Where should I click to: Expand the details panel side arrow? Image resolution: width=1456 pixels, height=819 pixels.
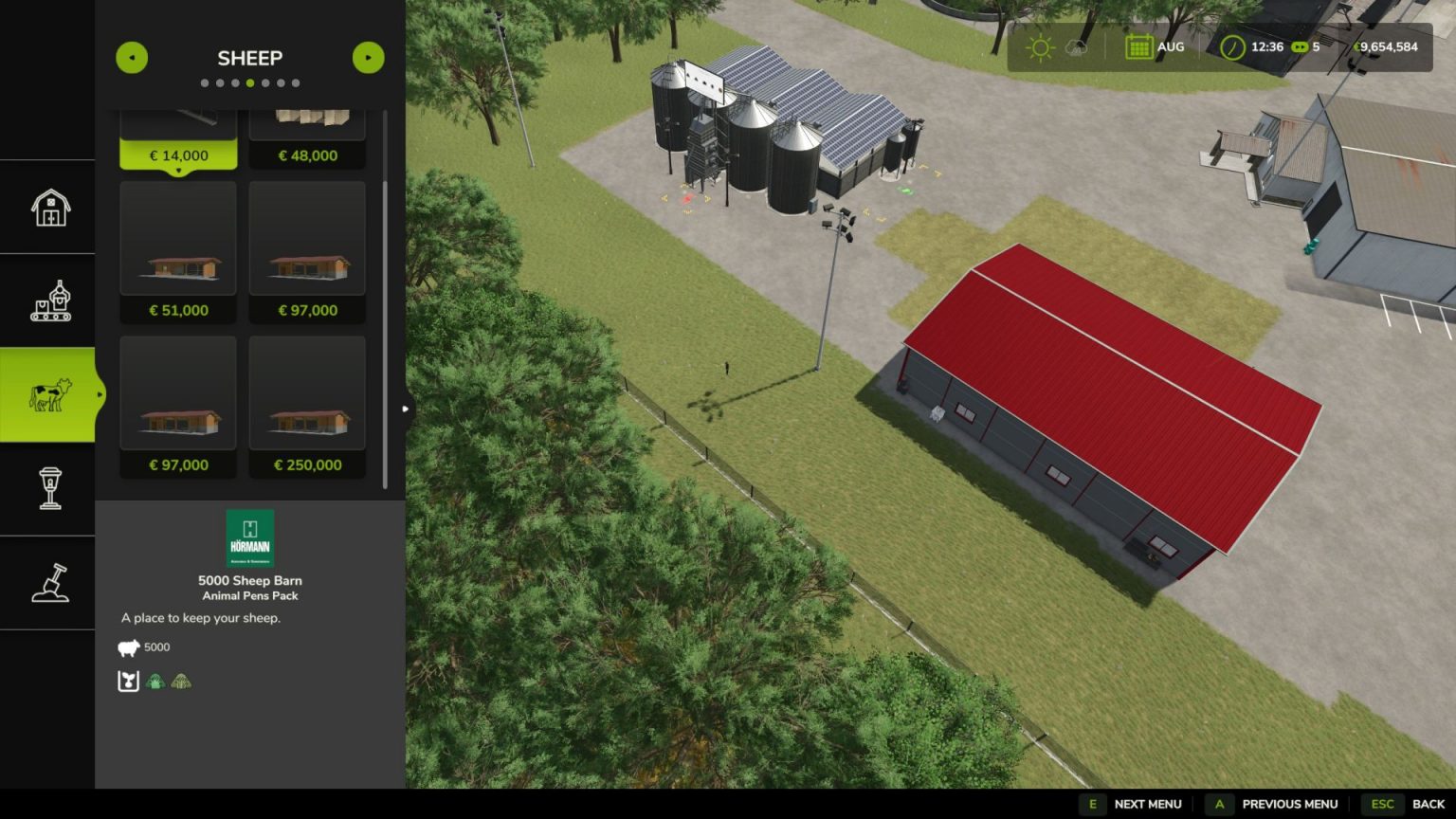click(x=404, y=408)
